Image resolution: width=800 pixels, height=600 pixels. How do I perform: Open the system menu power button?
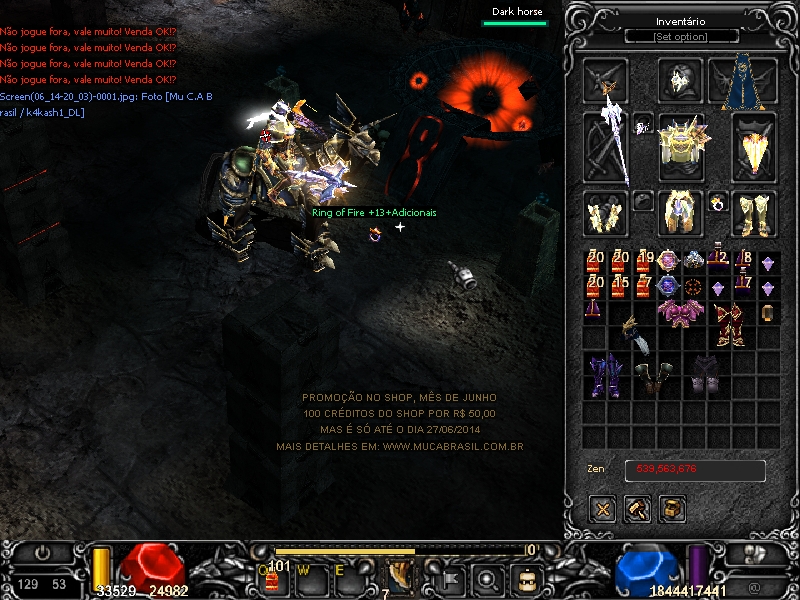(x=42, y=552)
